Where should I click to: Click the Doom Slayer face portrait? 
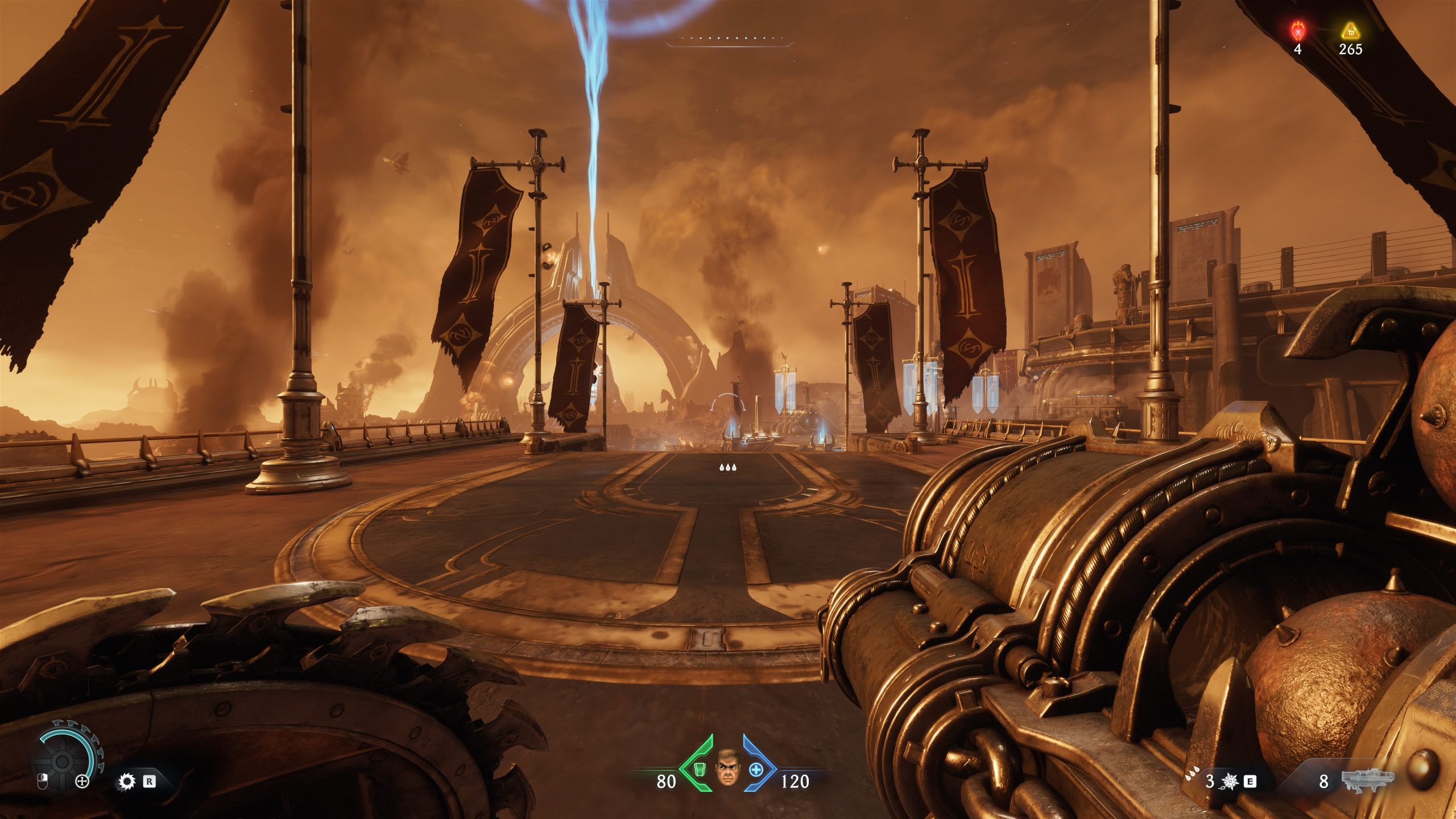(x=727, y=768)
